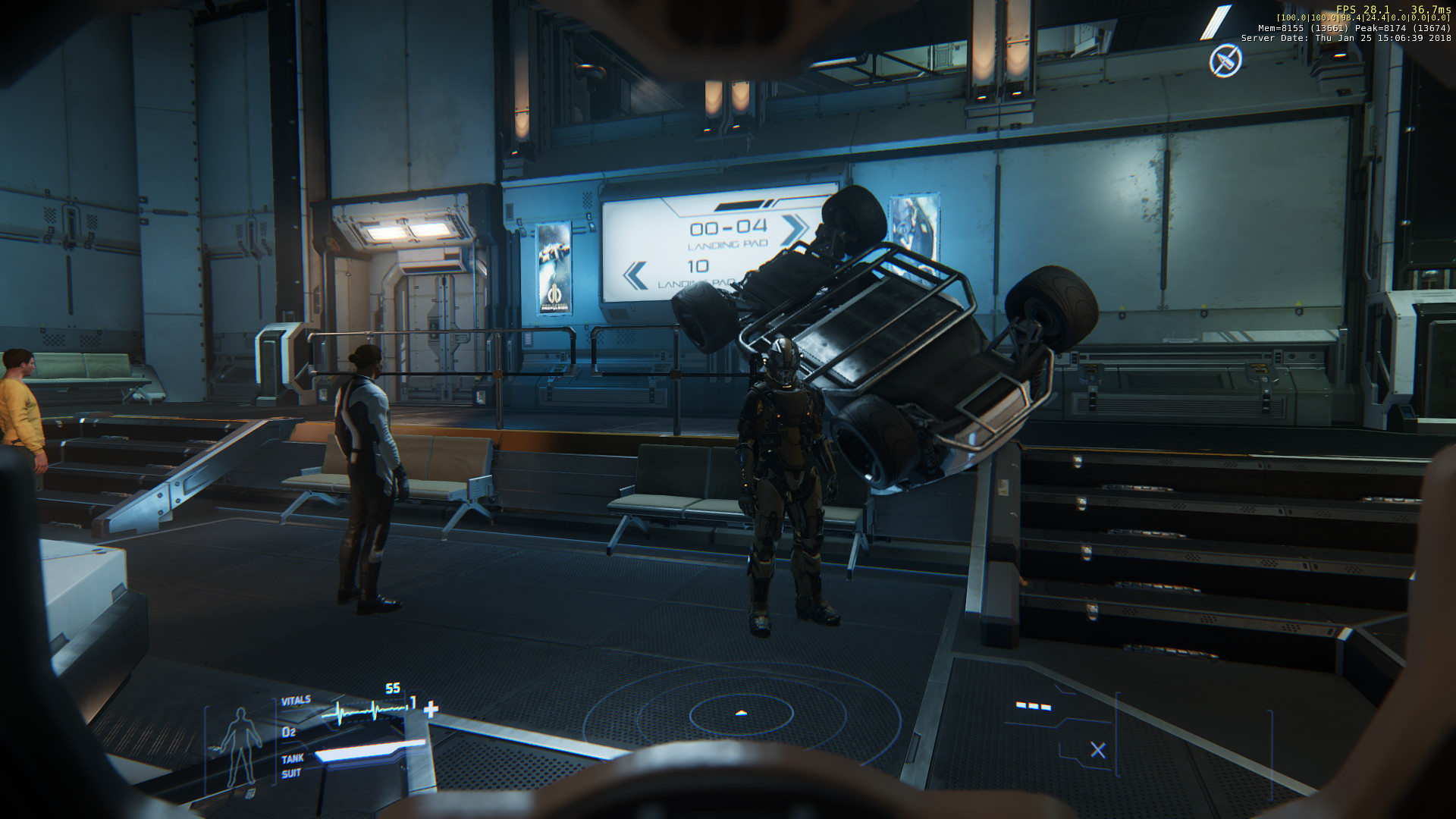Click the white medical plus icon

point(431,709)
